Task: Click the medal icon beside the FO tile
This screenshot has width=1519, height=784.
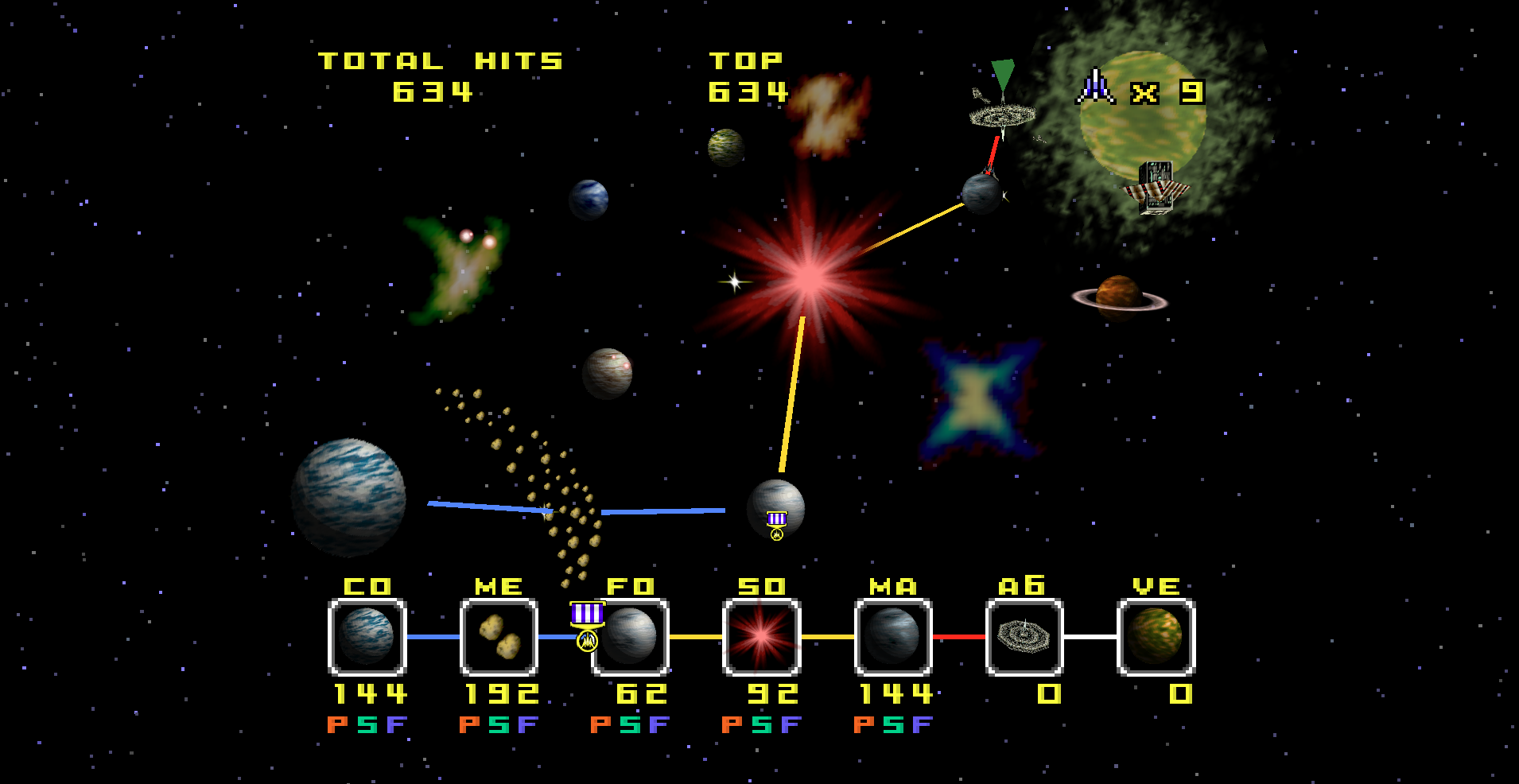Action: (587, 626)
